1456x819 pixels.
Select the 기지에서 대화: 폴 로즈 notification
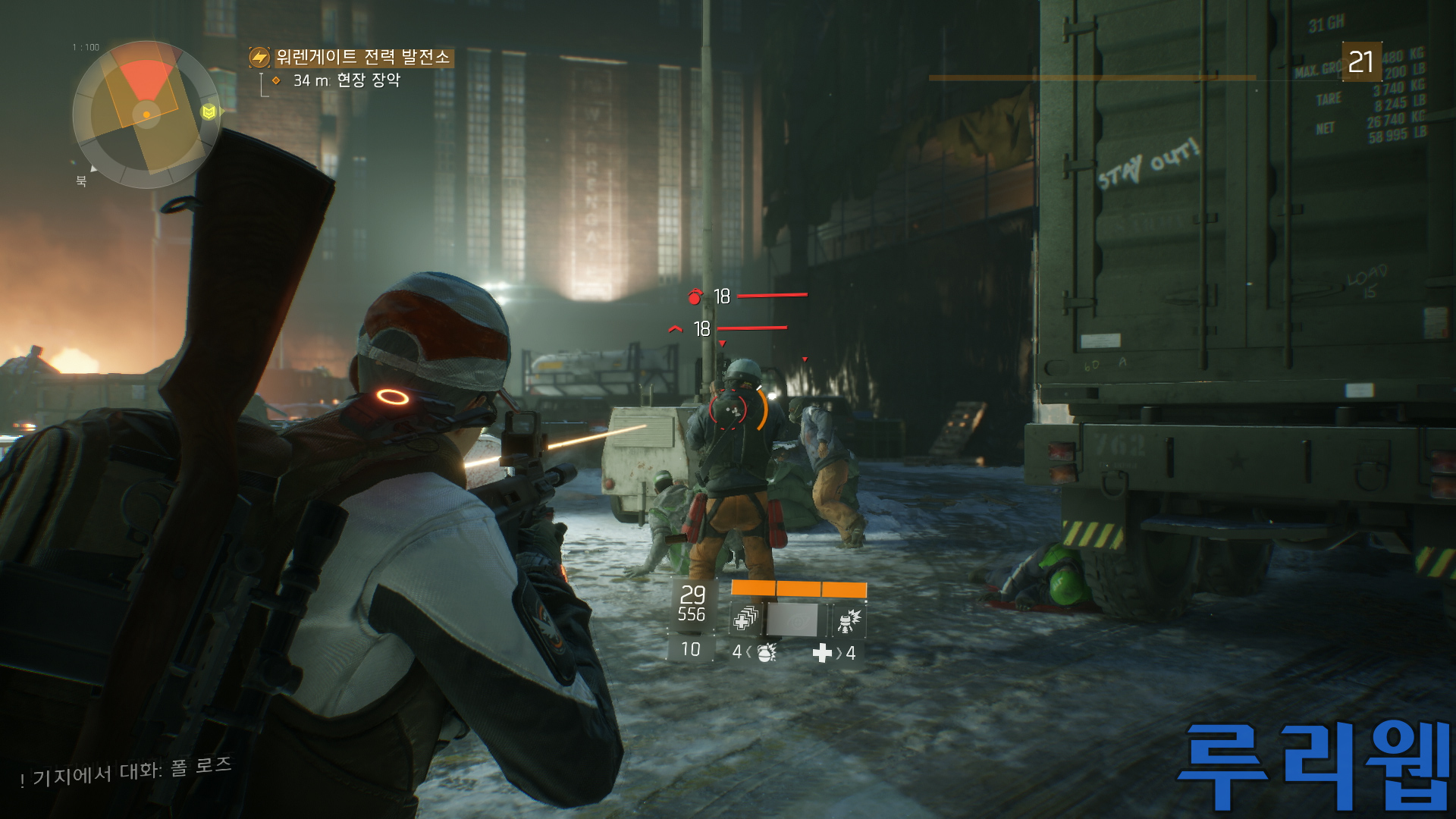(127, 772)
